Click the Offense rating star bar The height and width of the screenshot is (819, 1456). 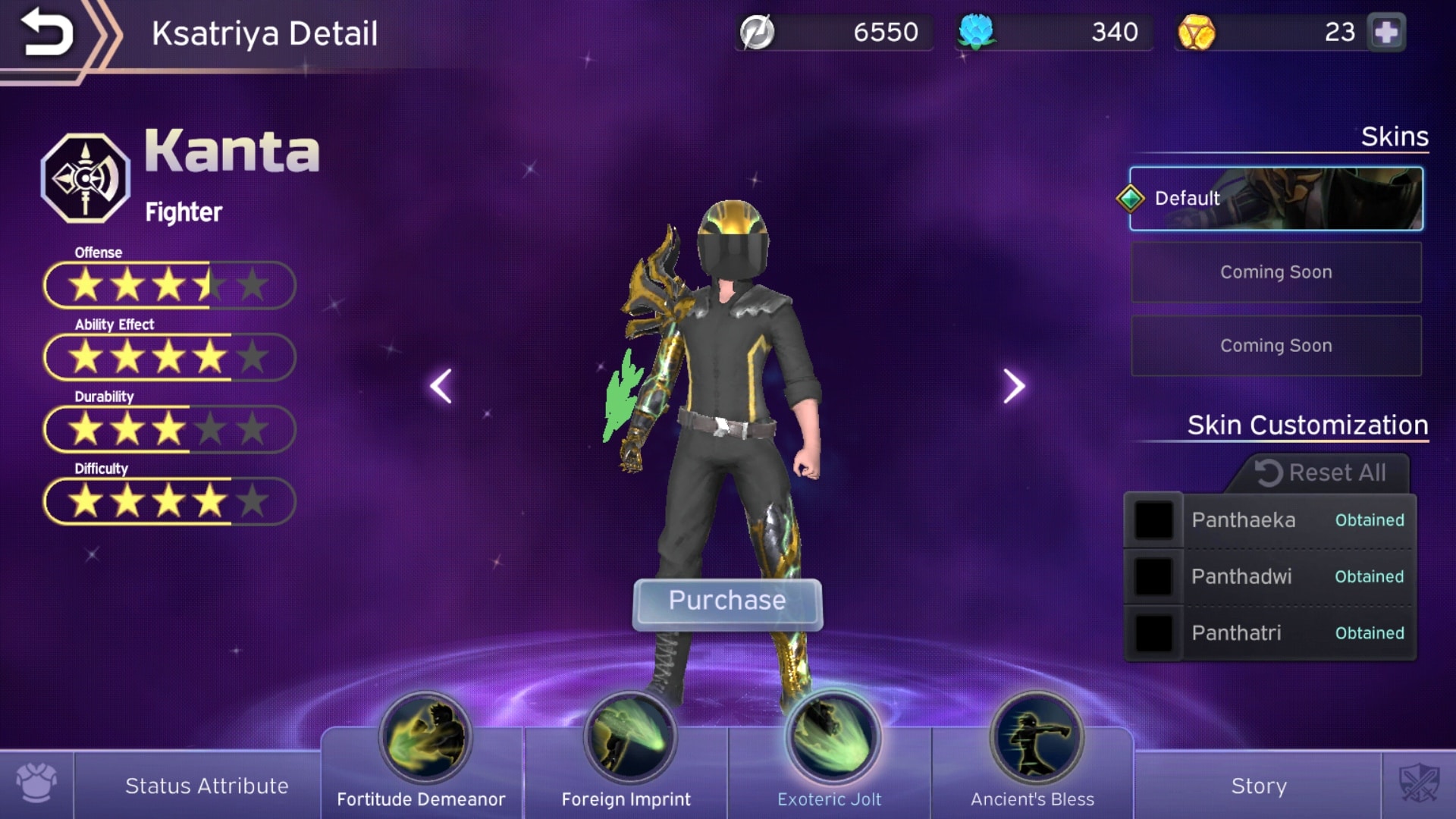pyautogui.click(x=168, y=285)
